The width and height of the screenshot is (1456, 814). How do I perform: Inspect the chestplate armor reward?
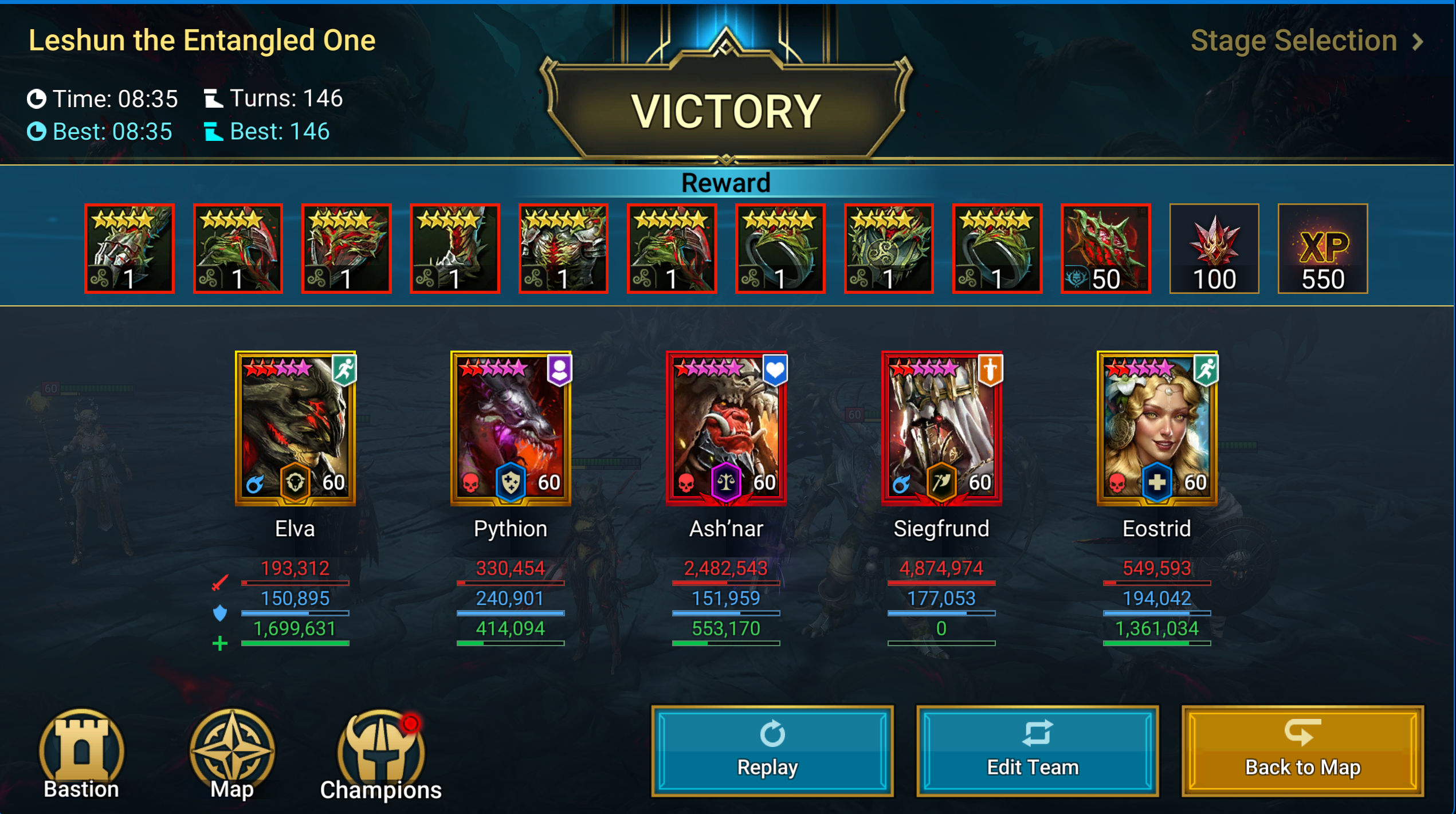[563, 249]
